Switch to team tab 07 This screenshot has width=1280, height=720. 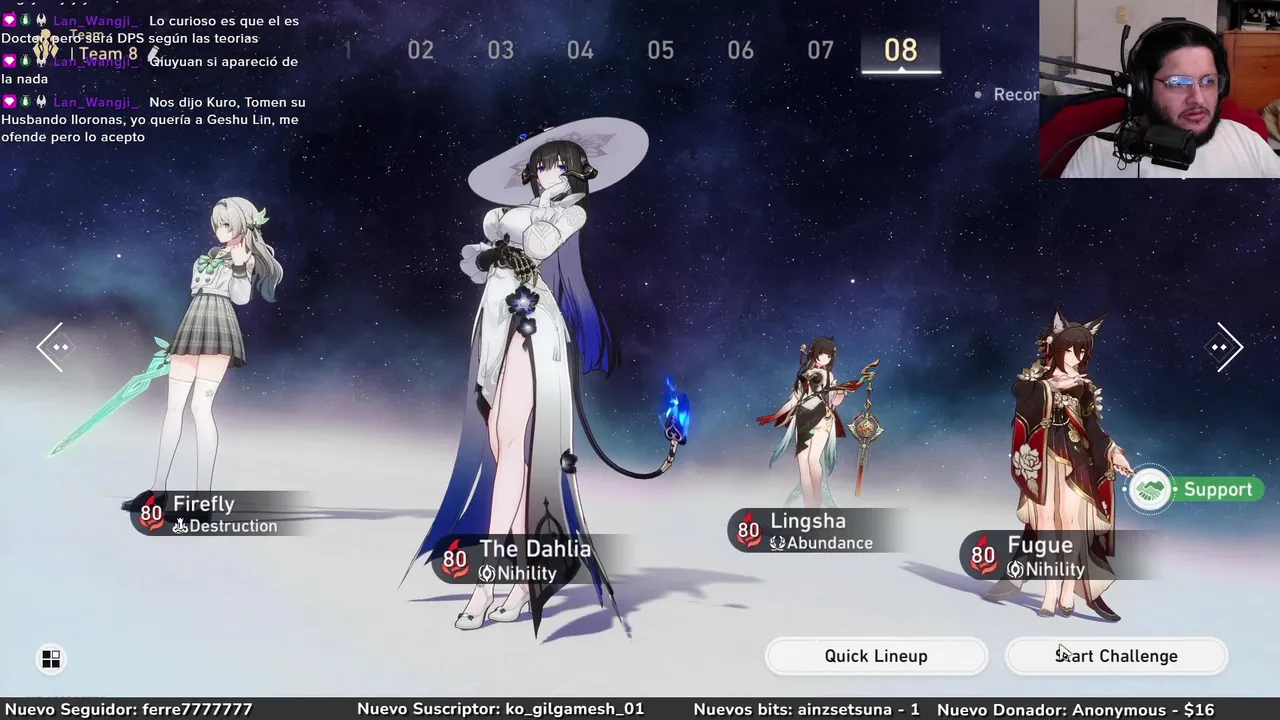tap(820, 50)
